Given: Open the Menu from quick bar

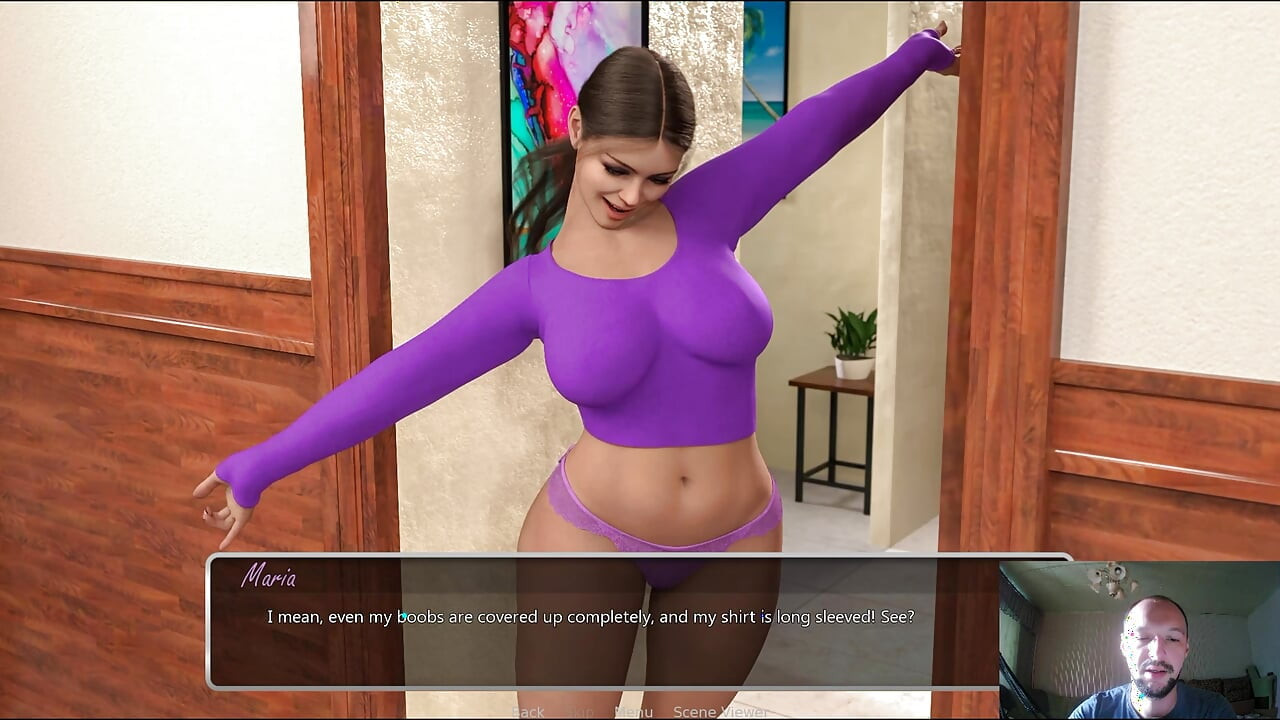Looking at the screenshot, I should (x=633, y=712).
